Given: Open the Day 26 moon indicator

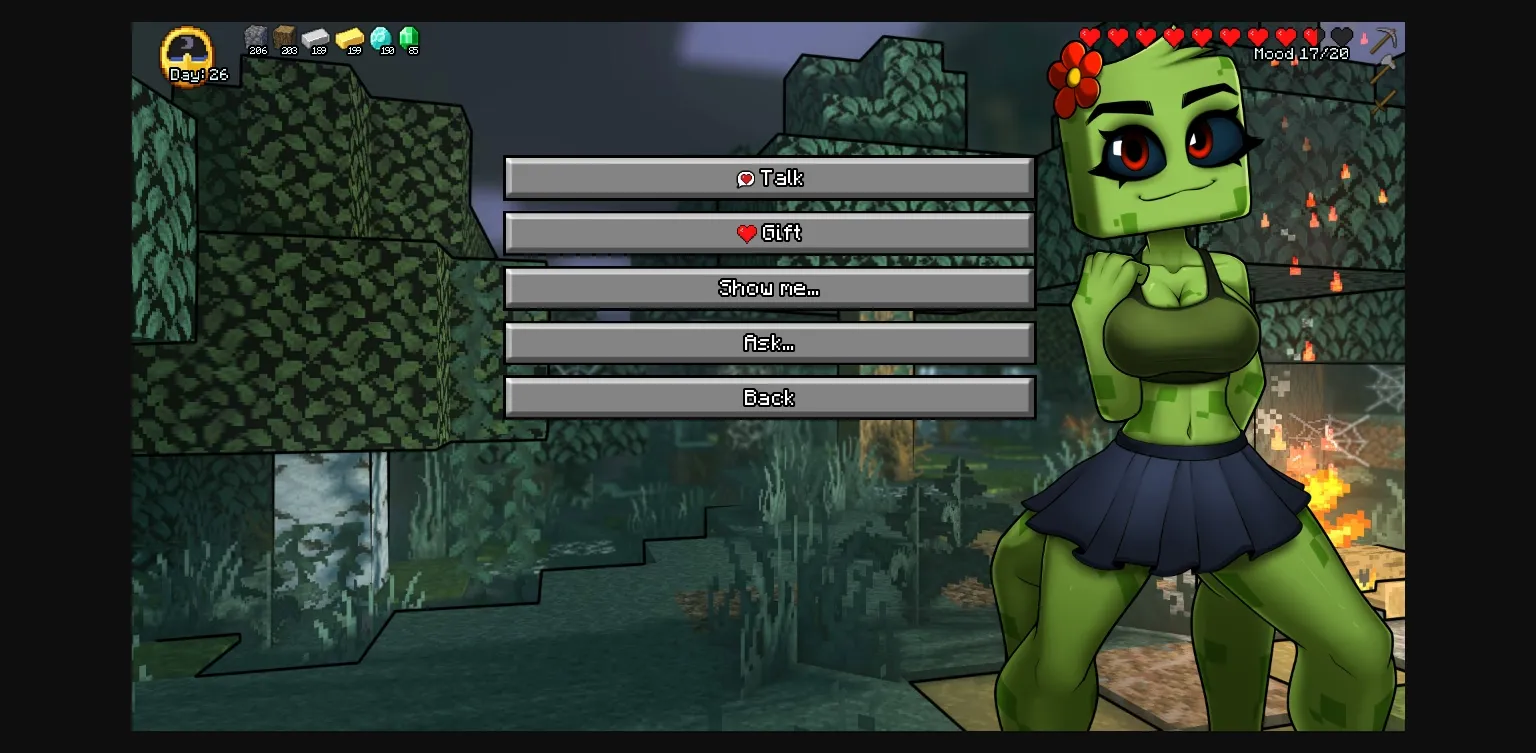Looking at the screenshot, I should (x=189, y=57).
